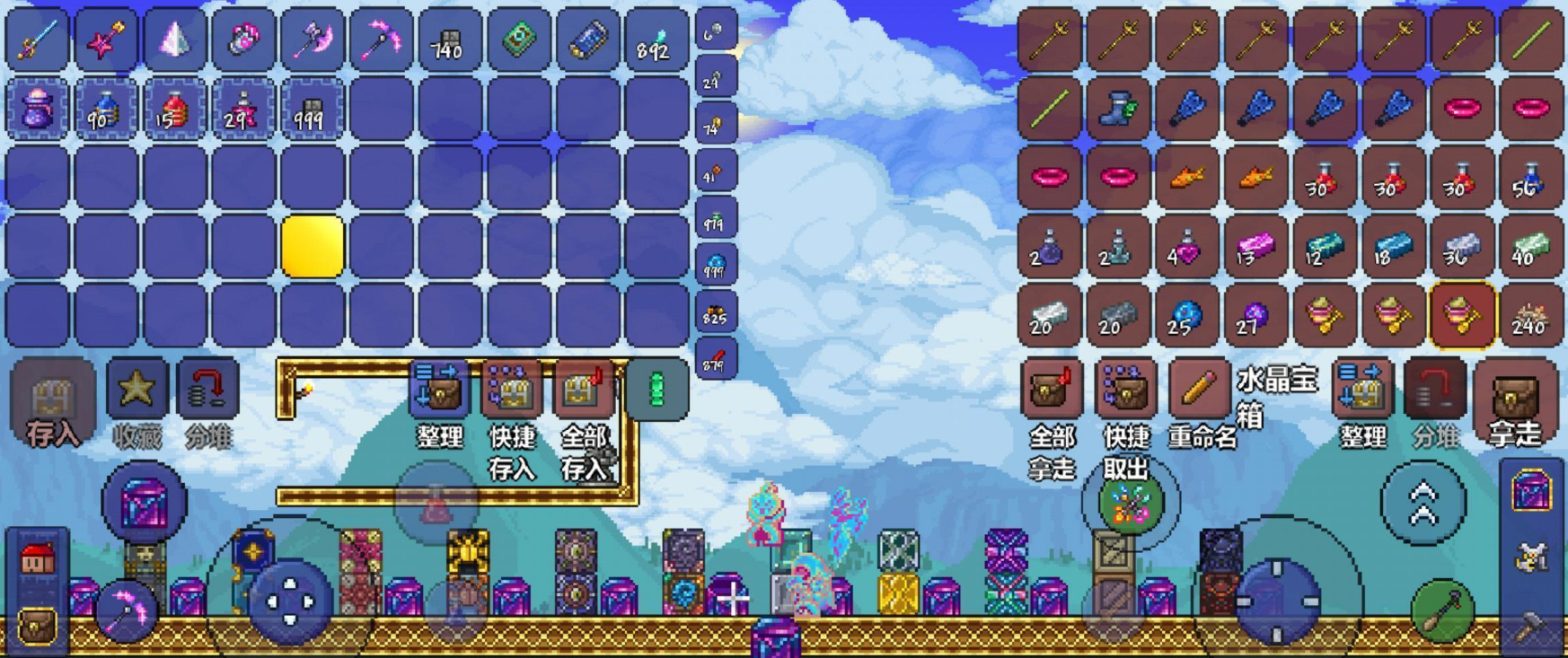Image resolution: width=1568 pixels, height=658 pixels.
Task: Use the grappling hook button
Action: (1441, 611)
